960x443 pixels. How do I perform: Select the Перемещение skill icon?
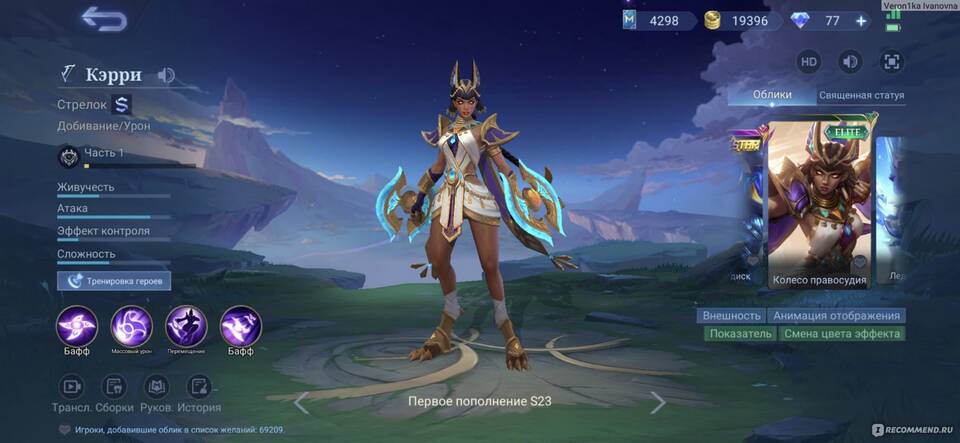[x=185, y=327]
